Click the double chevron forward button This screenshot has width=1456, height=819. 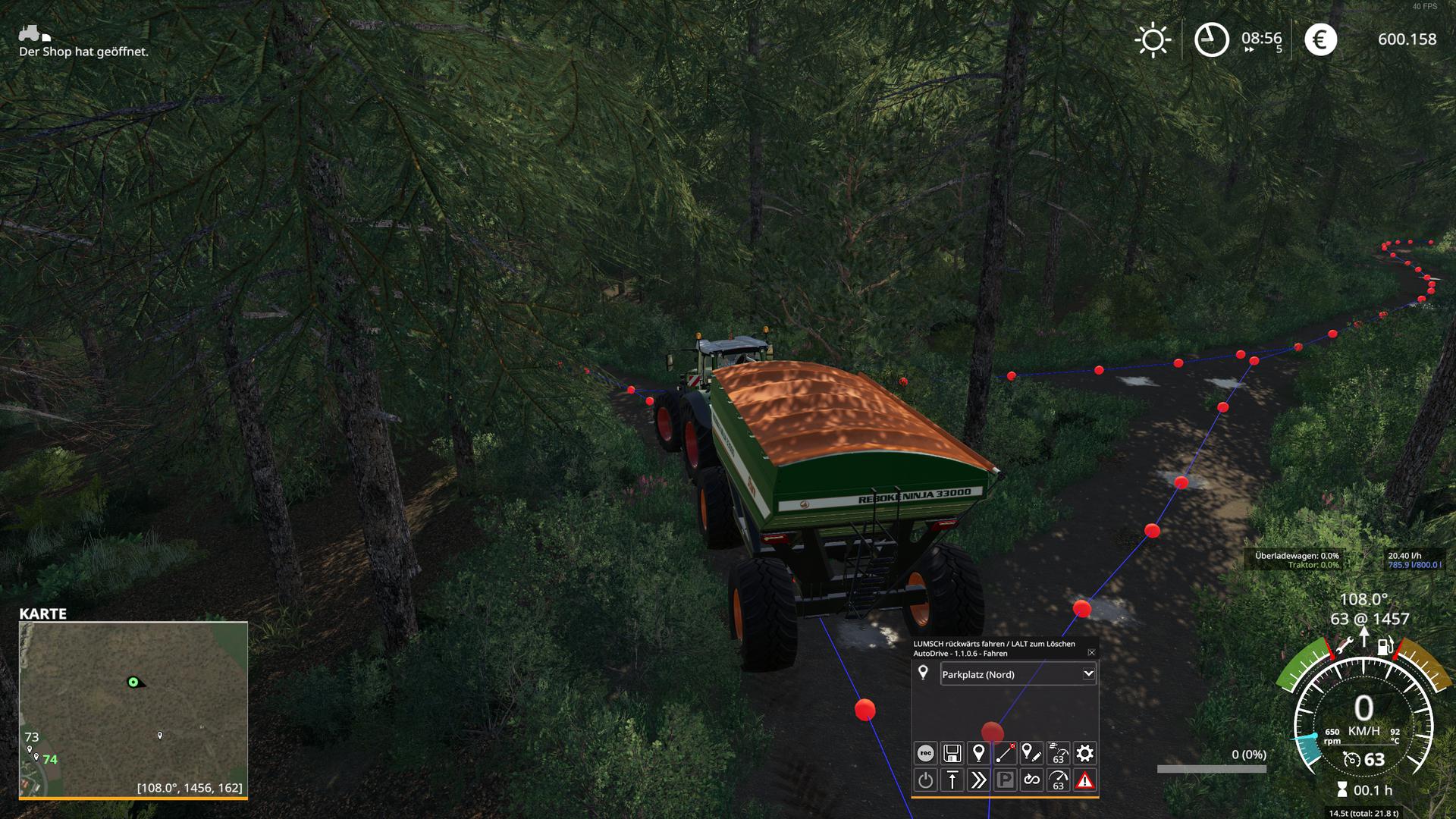pyautogui.click(x=978, y=780)
